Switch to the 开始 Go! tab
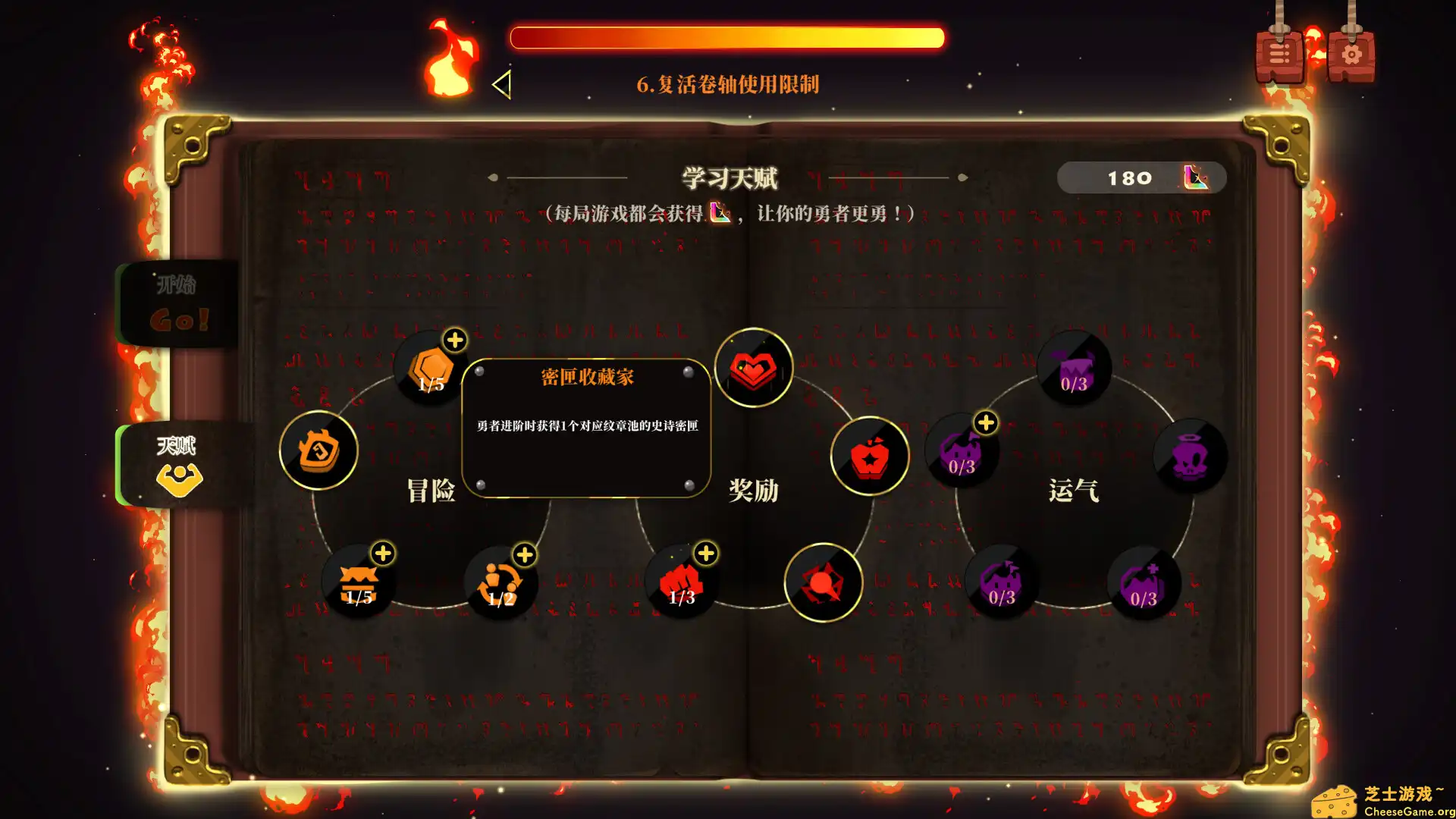Screen dimensions: 1456x819 (180, 303)
